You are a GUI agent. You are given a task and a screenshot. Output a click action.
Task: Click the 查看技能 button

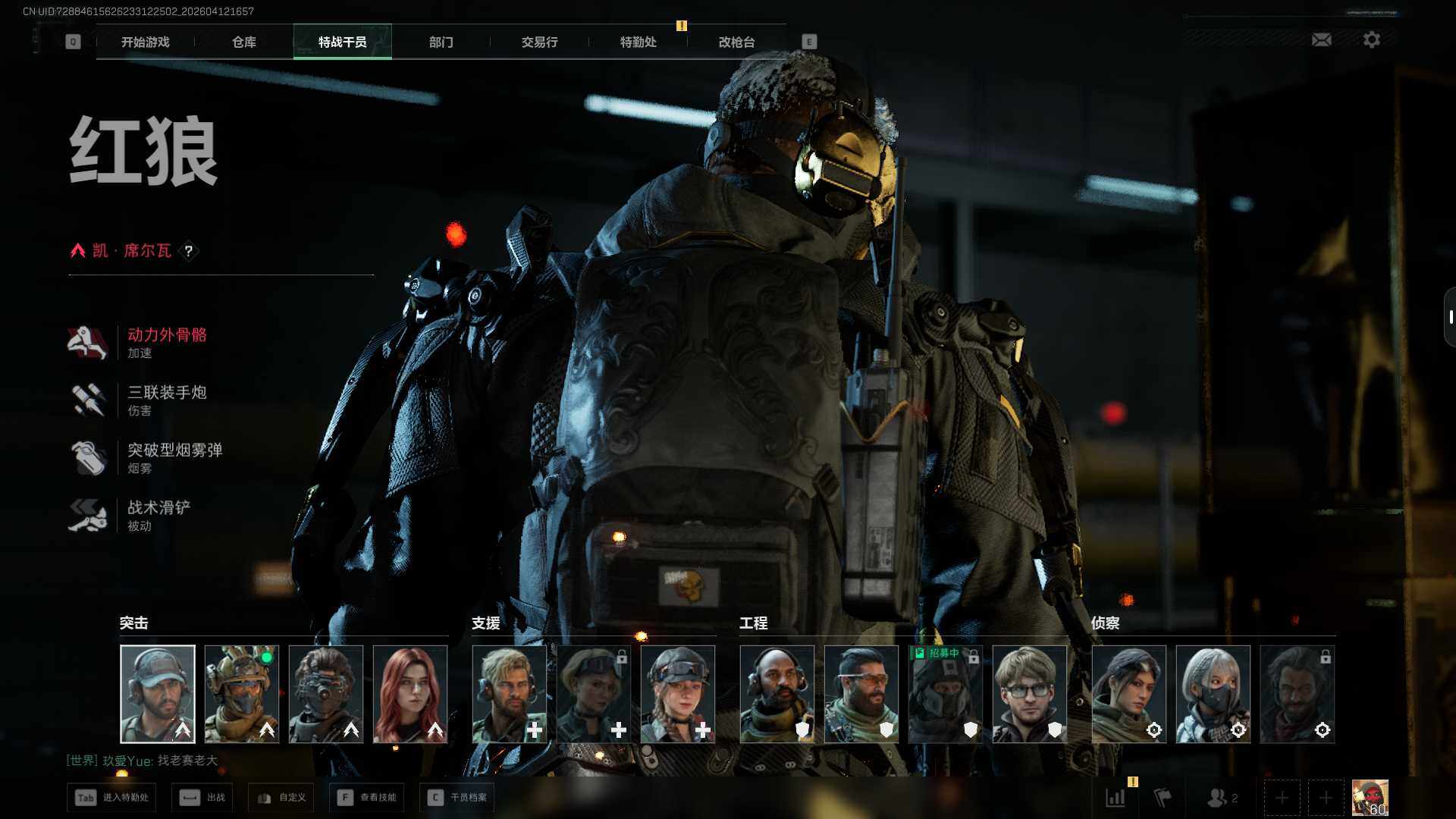click(368, 798)
